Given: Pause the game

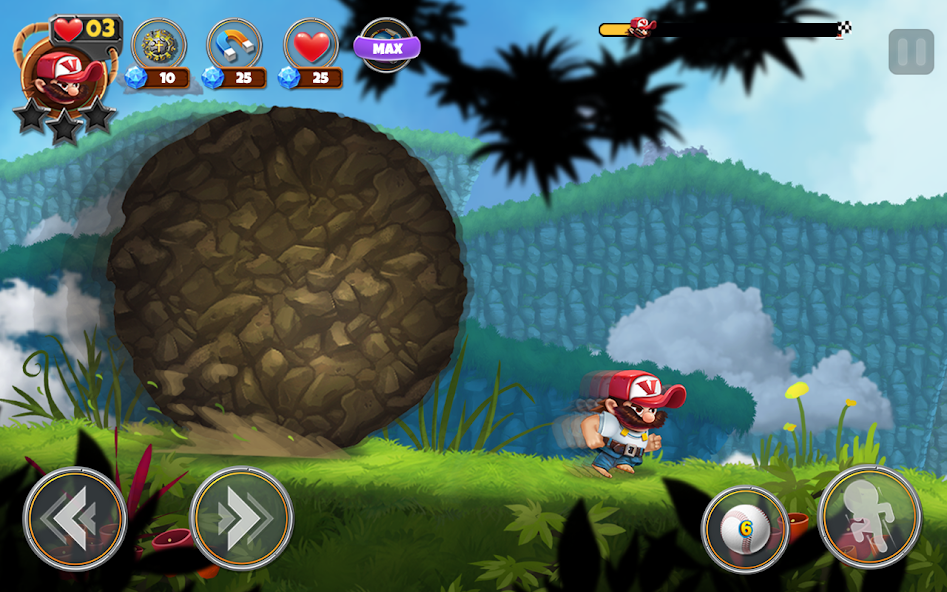Looking at the screenshot, I should [911, 52].
